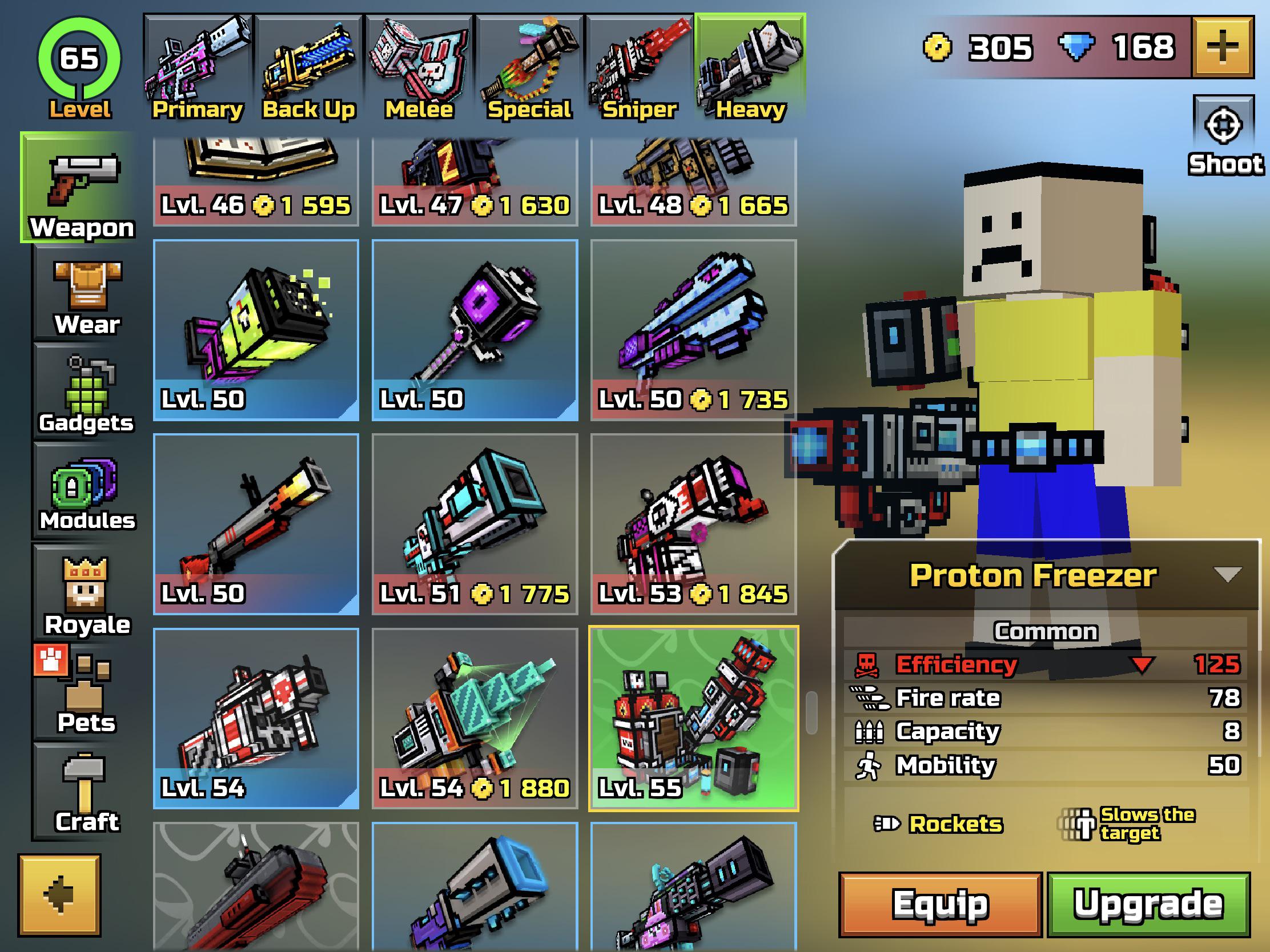Open the Special weapons category
The height and width of the screenshot is (952, 1270).
(528, 63)
